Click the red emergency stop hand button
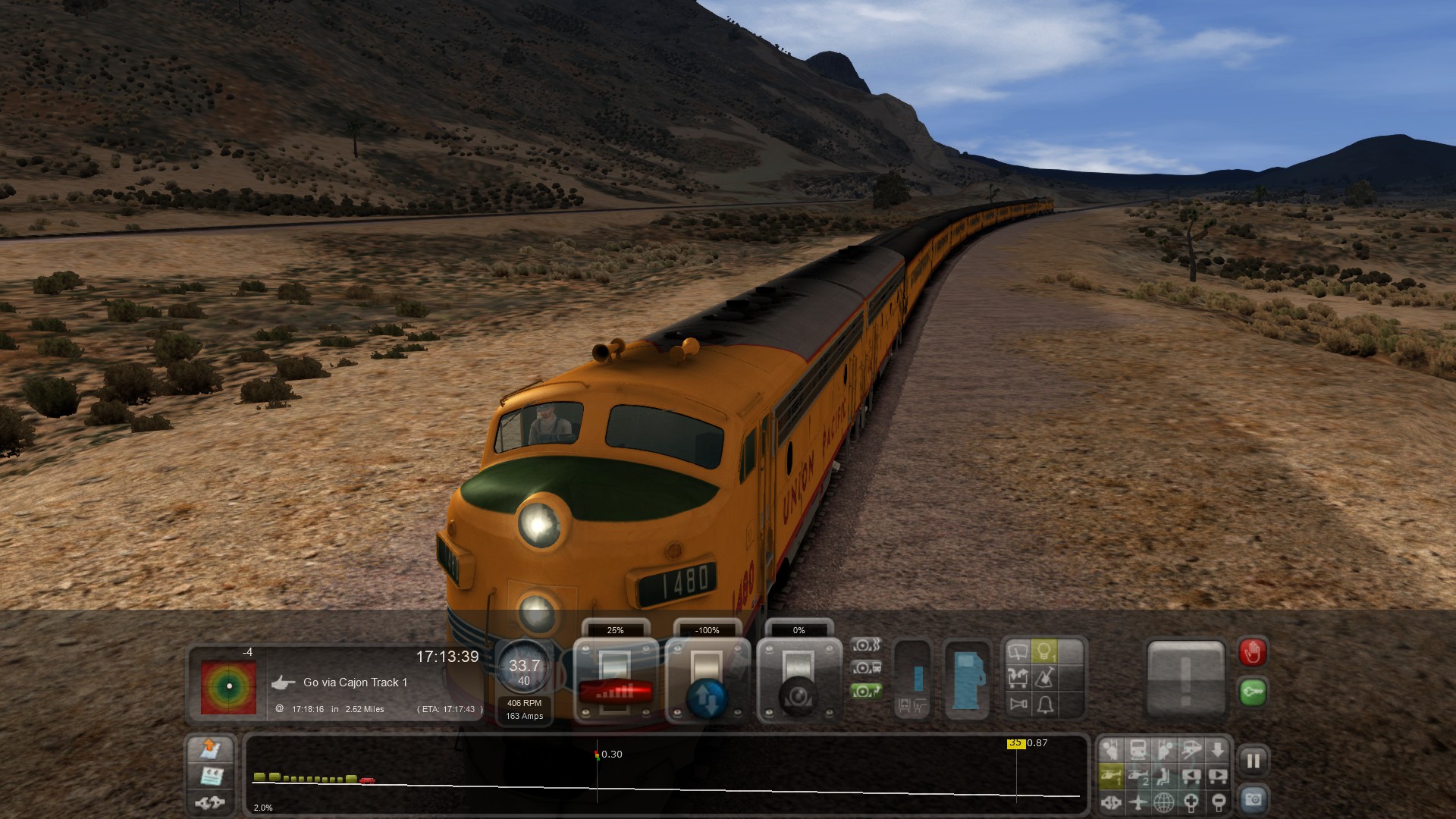Screen dimensions: 1456x819 [x=1253, y=652]
